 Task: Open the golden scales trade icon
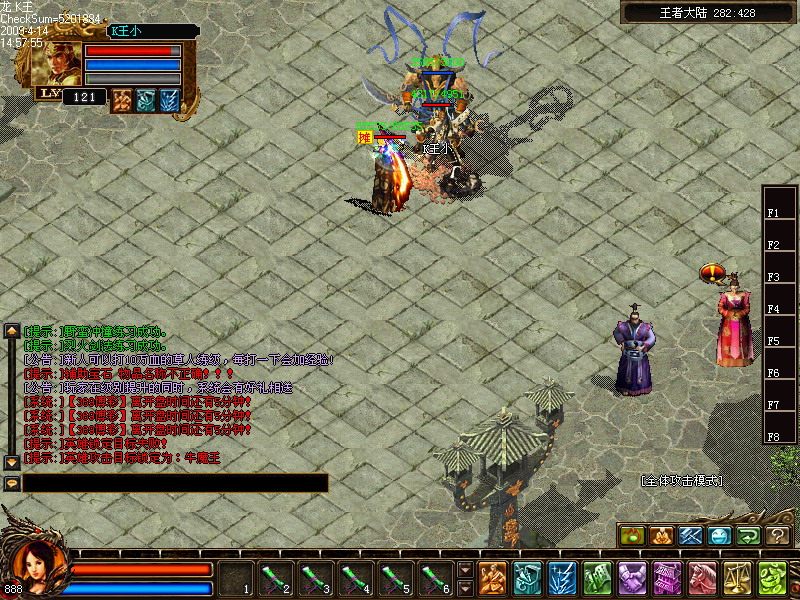[x=737, y=578]
